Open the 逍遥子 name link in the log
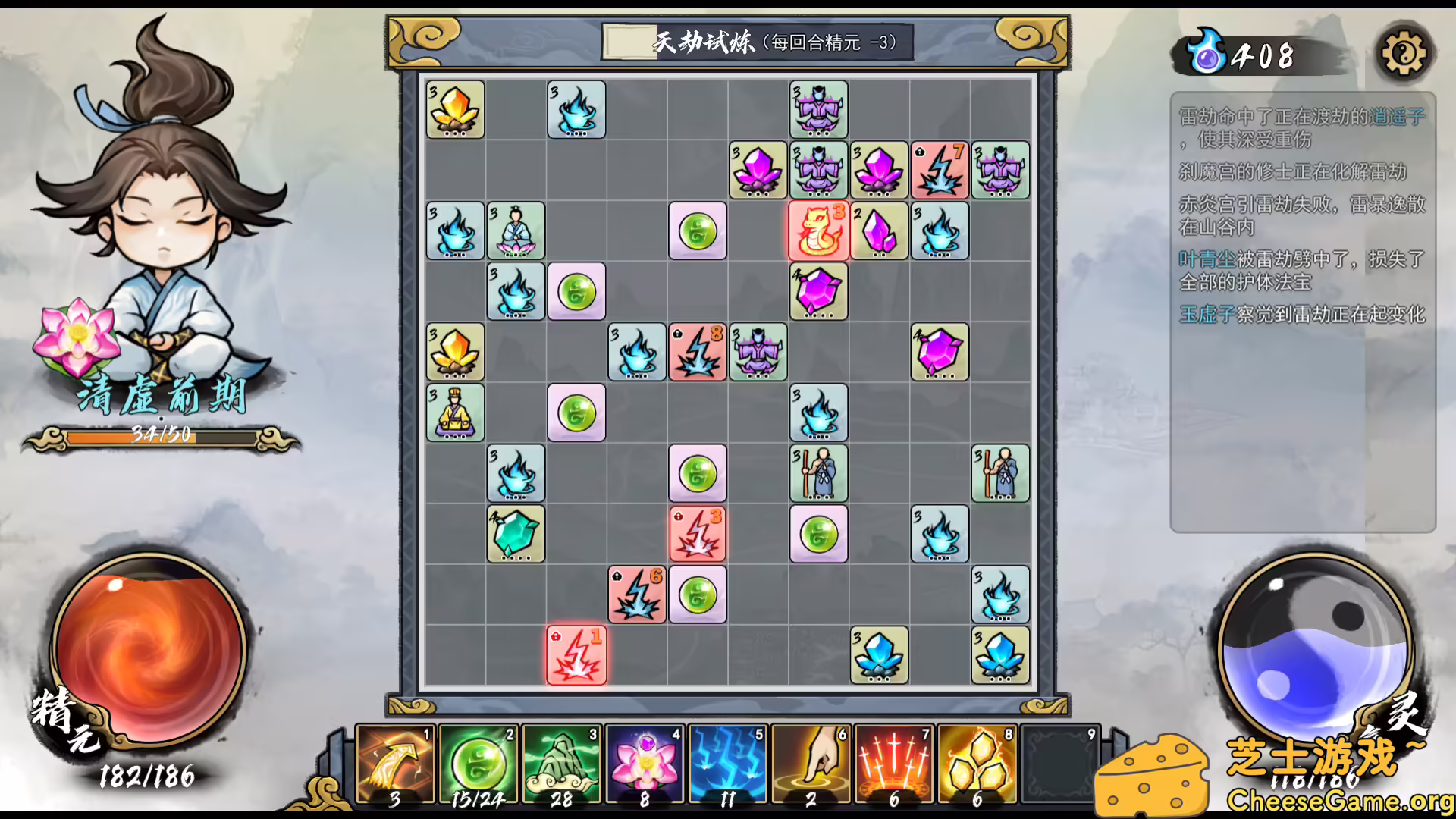This screenshot has width=1456, height=819. point(1399,115)
